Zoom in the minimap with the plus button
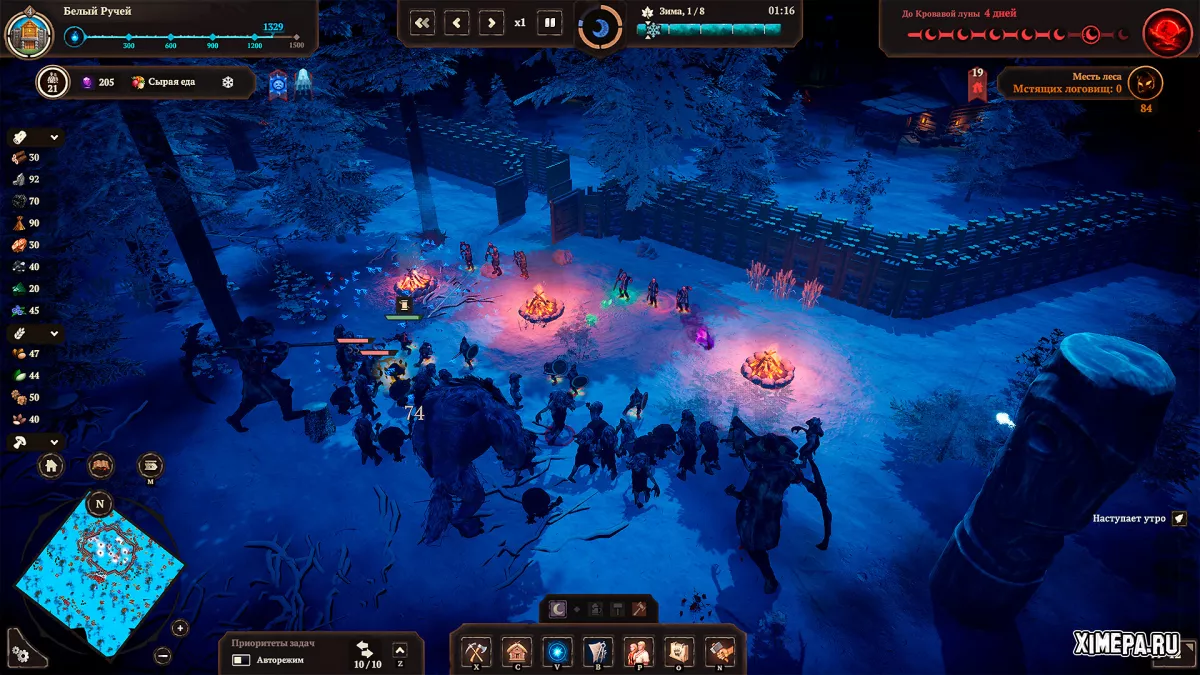Image resolution: width=1200 pixels, height=675 pixels. point(180,628)
